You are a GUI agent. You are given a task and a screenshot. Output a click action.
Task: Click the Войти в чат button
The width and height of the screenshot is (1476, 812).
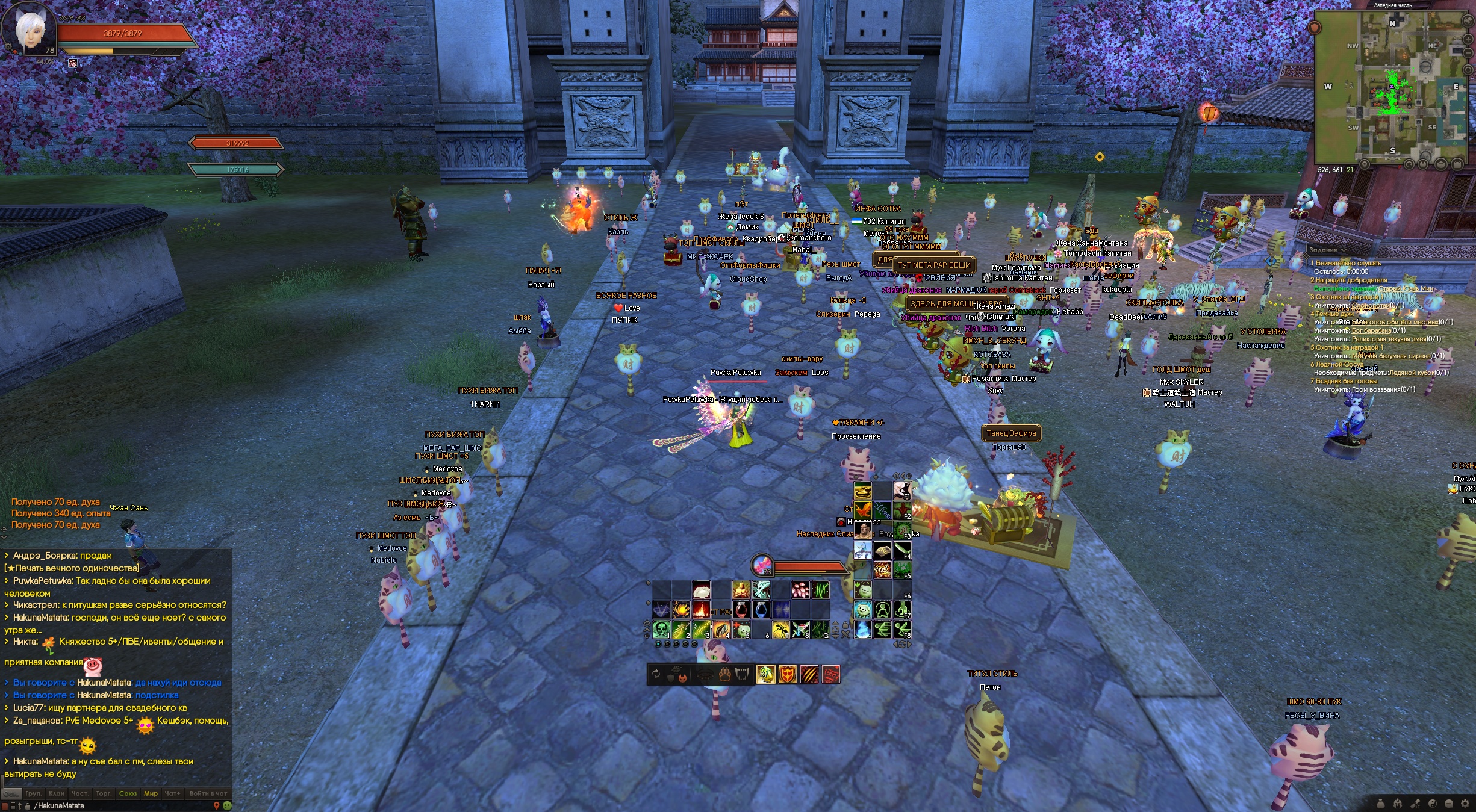coord(208,793)
